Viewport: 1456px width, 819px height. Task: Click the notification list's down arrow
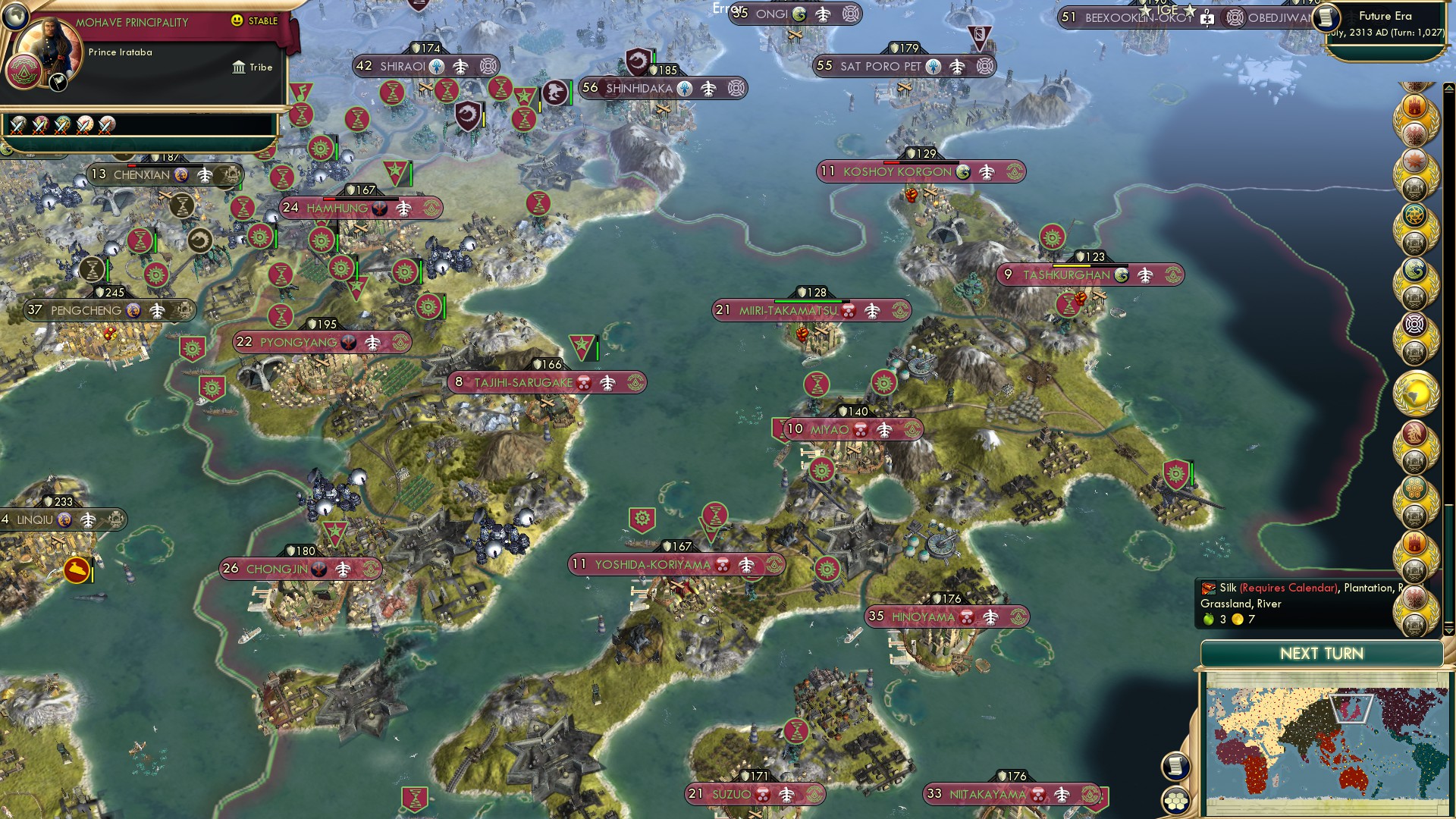pos(1448,630)
